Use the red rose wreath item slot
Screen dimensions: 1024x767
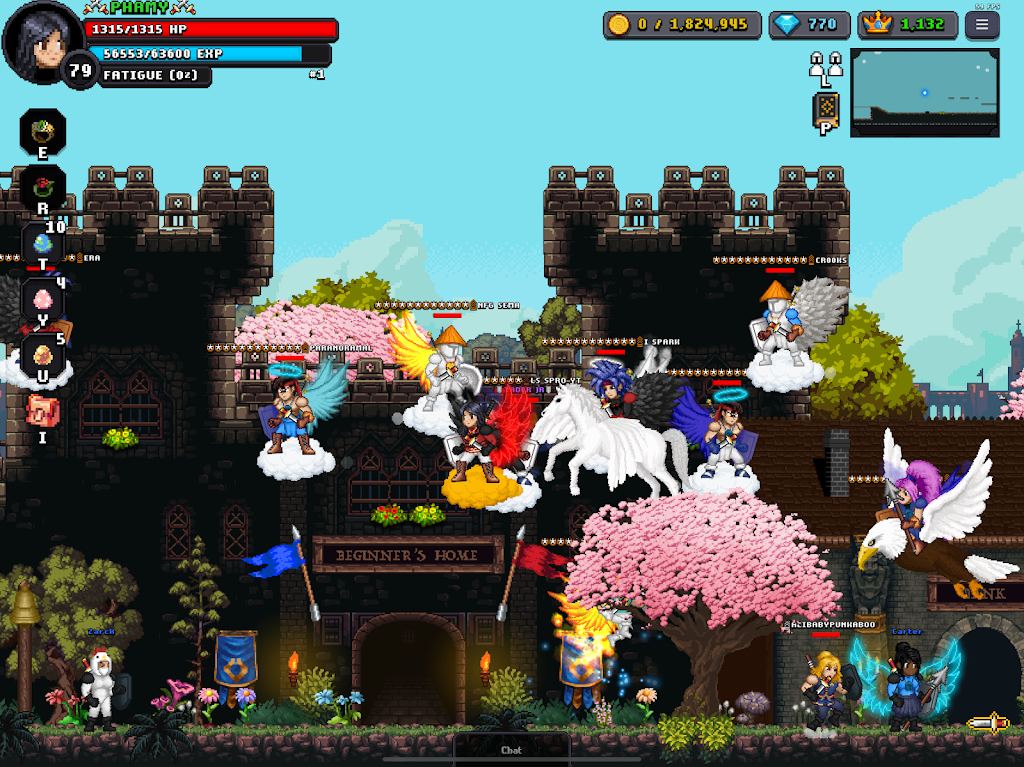coord(43,187)
